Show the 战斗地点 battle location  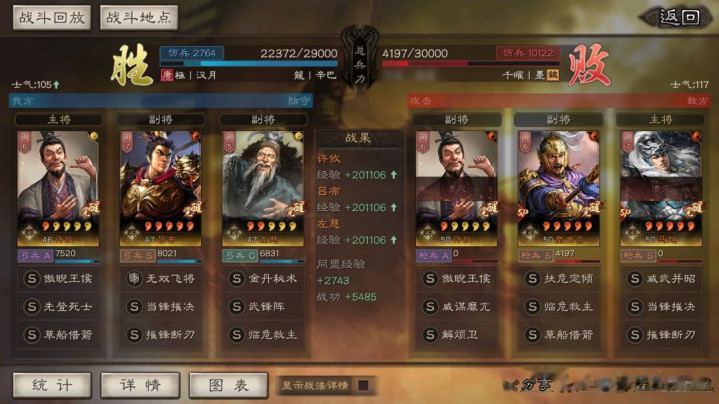pos(139,17)
